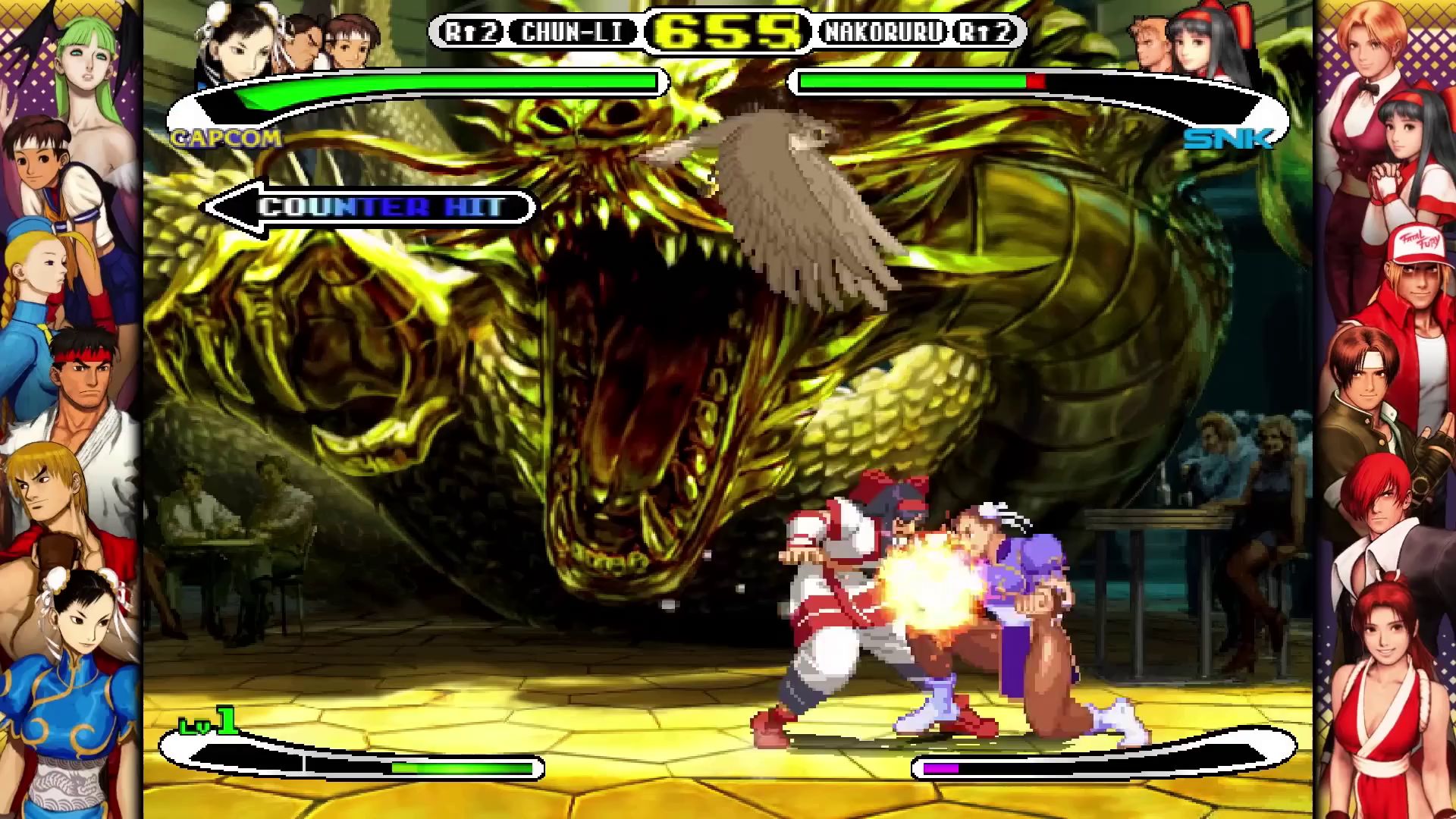Viewport: 1456px width, 819px height.
Task: Click the NAKORURU name tab
Action: click(x=886, y=32)
